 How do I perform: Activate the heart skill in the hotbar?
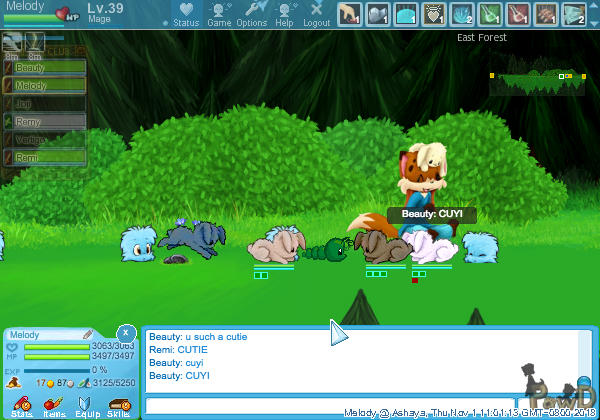click(x=434, y=13)
